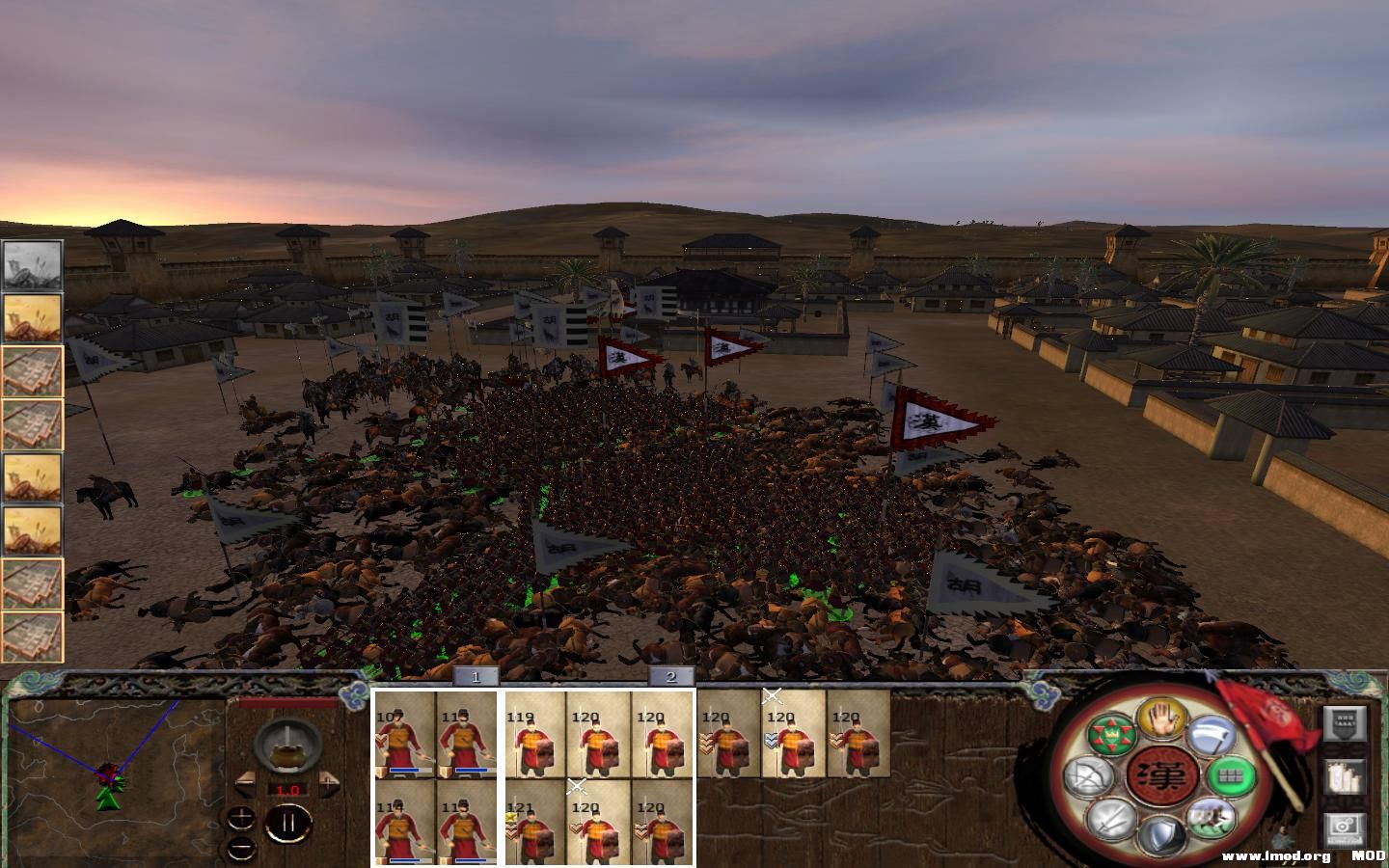Click the banner icon above the scroll button

coord(1344,724)
